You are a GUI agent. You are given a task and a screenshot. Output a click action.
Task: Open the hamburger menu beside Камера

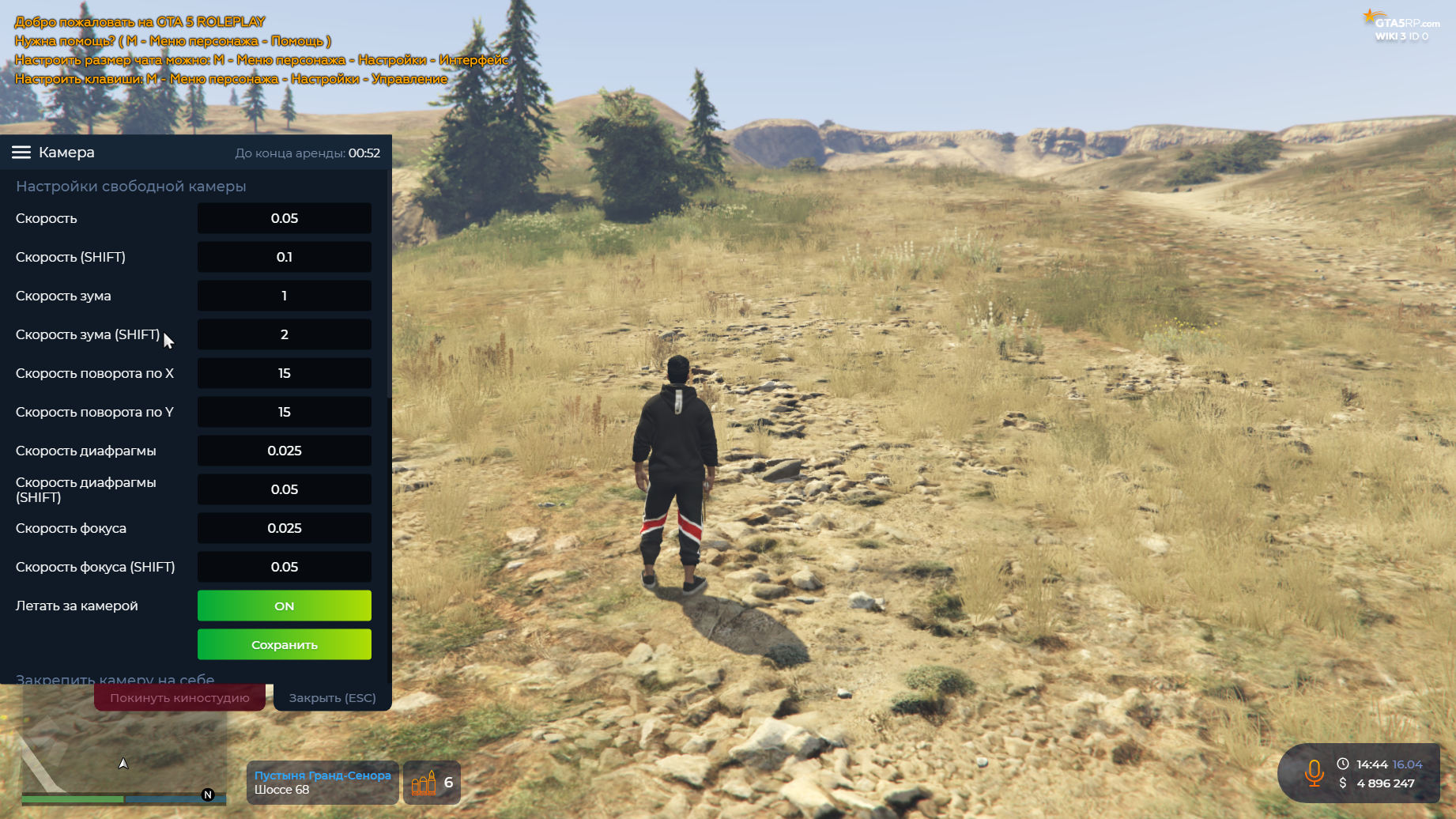click(21, 153)
